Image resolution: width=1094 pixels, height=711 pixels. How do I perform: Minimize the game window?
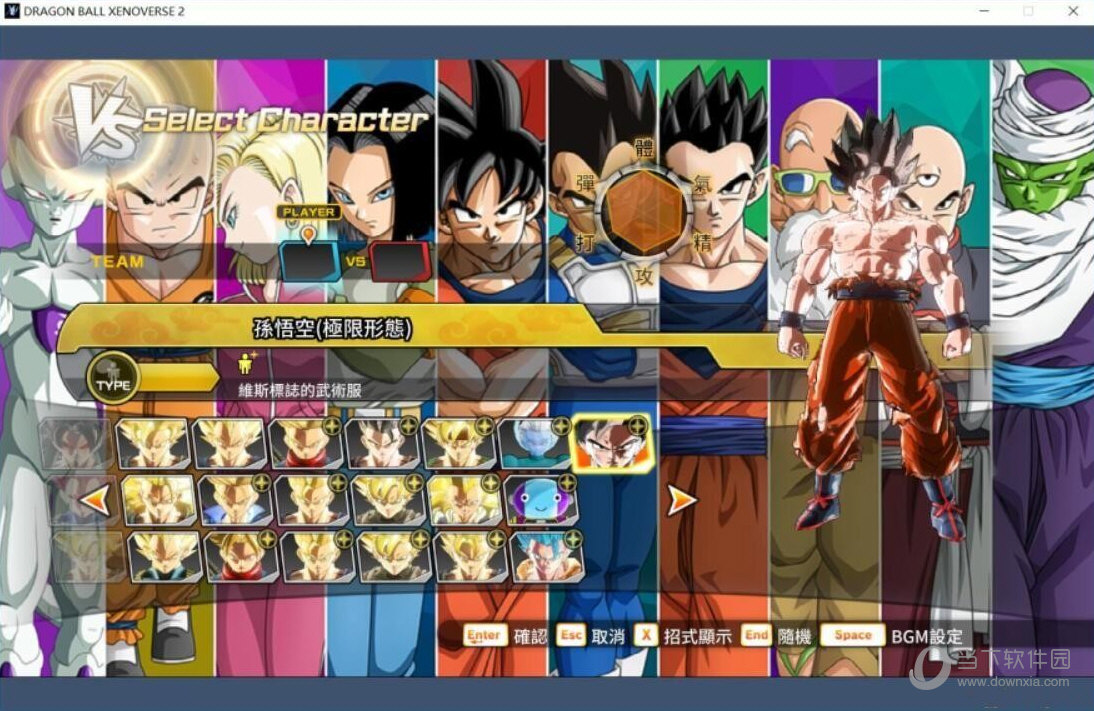[x=983, y=11]
